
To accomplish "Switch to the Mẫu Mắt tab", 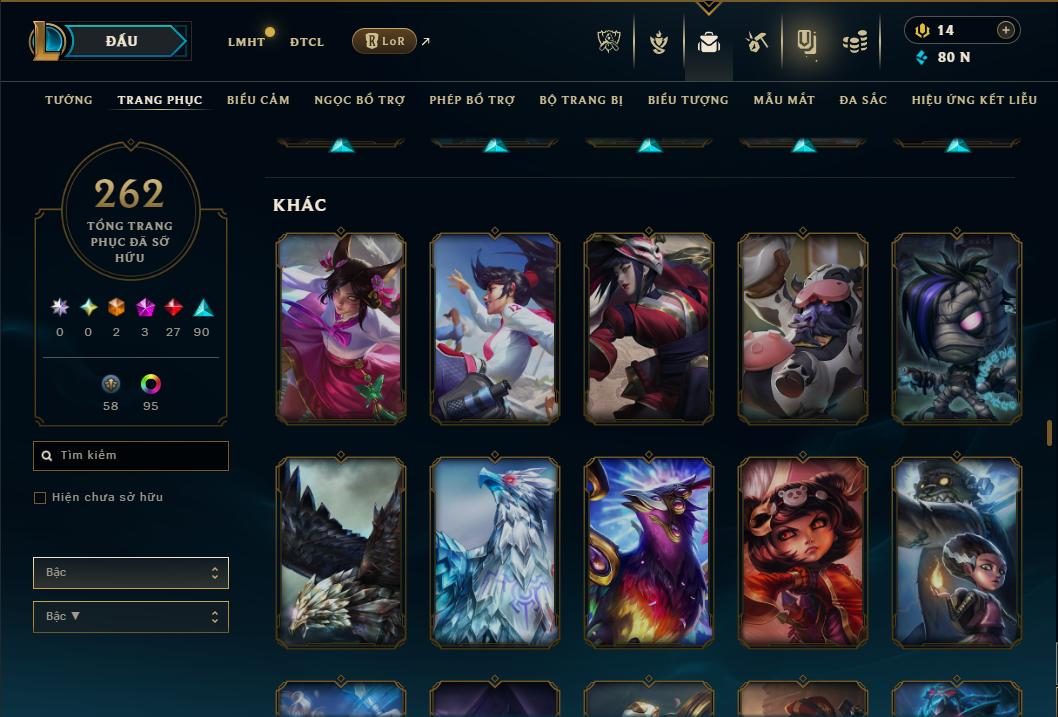I will click(784, 100).
